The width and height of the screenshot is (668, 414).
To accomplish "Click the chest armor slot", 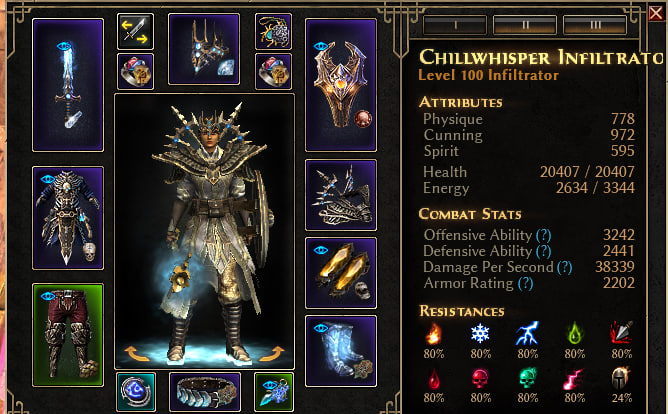I will [x=68, y=217].
